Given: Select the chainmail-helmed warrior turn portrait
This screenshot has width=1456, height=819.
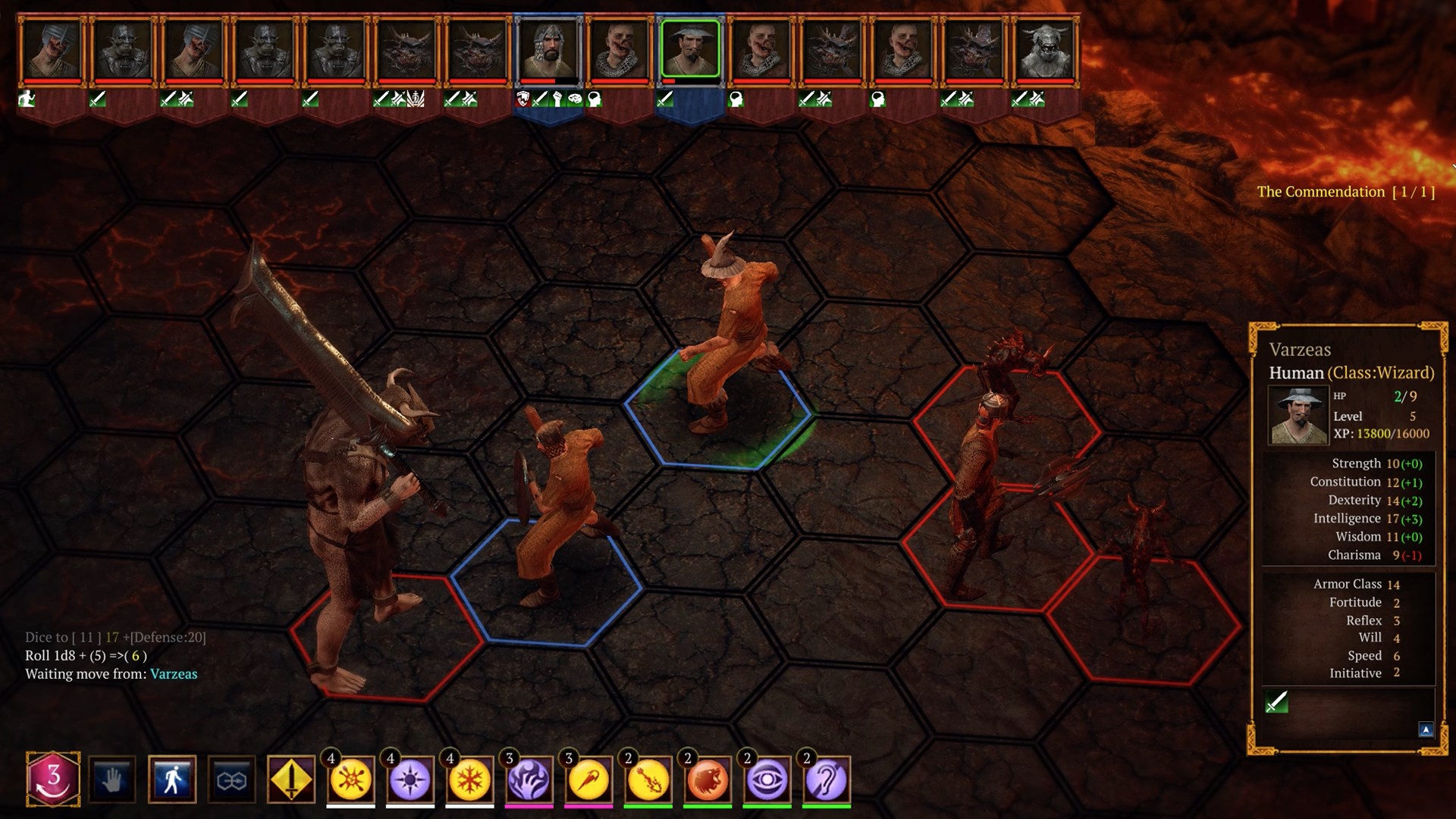Looking at the screenshot, I should 548,49.
